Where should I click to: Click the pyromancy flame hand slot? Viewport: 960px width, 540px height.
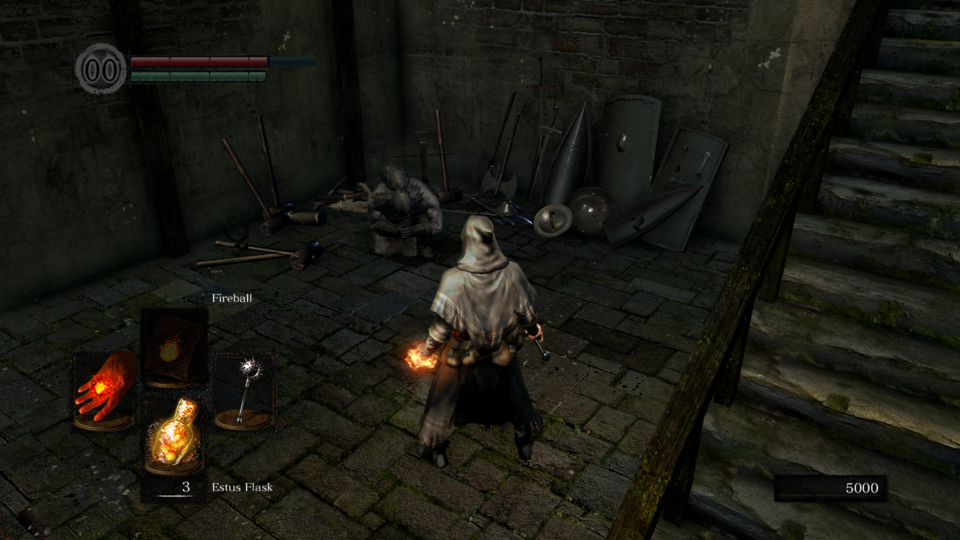105,390
